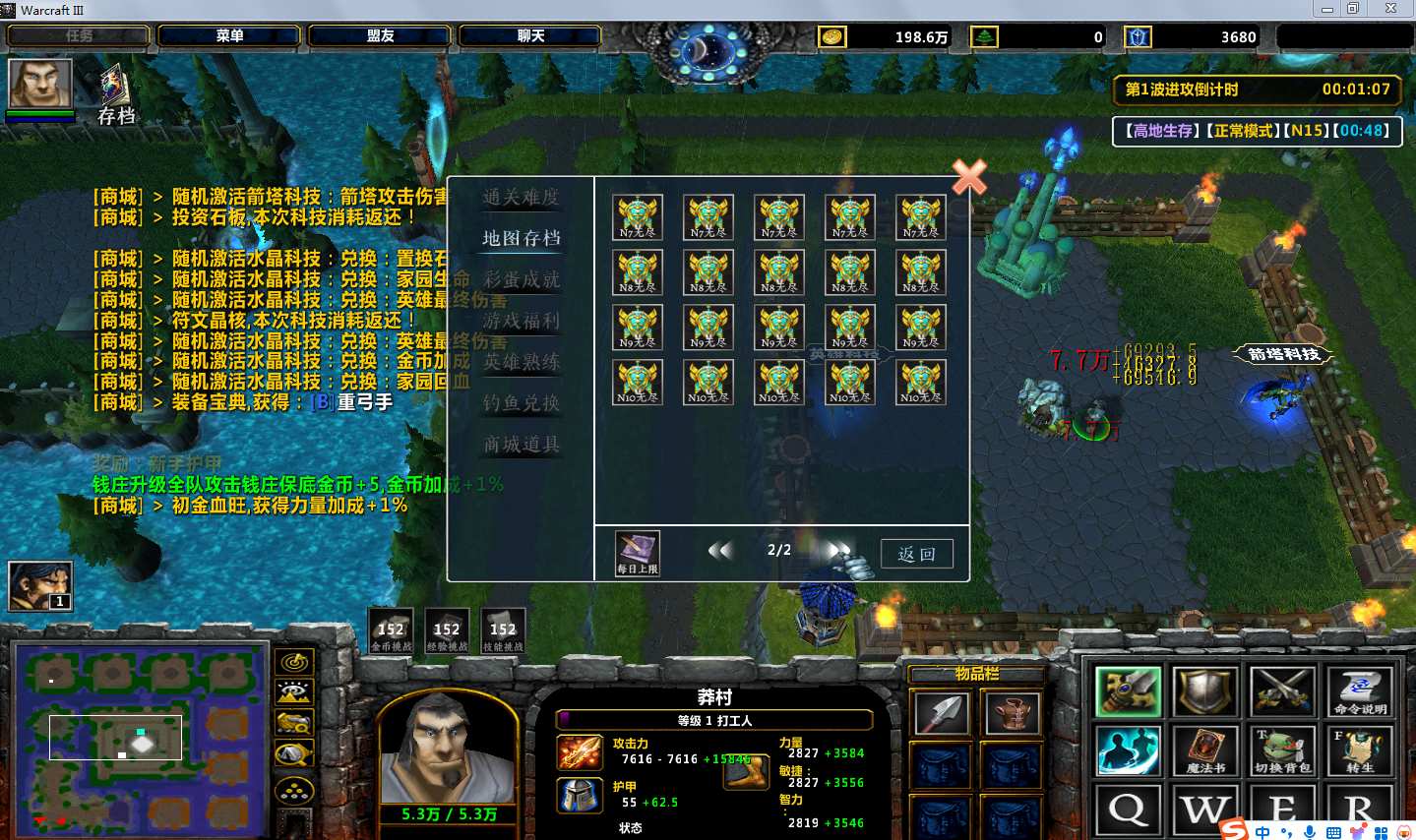Open the 盟友 allies menu
The height and width of the screenshot is (840, 1416).
380,36
